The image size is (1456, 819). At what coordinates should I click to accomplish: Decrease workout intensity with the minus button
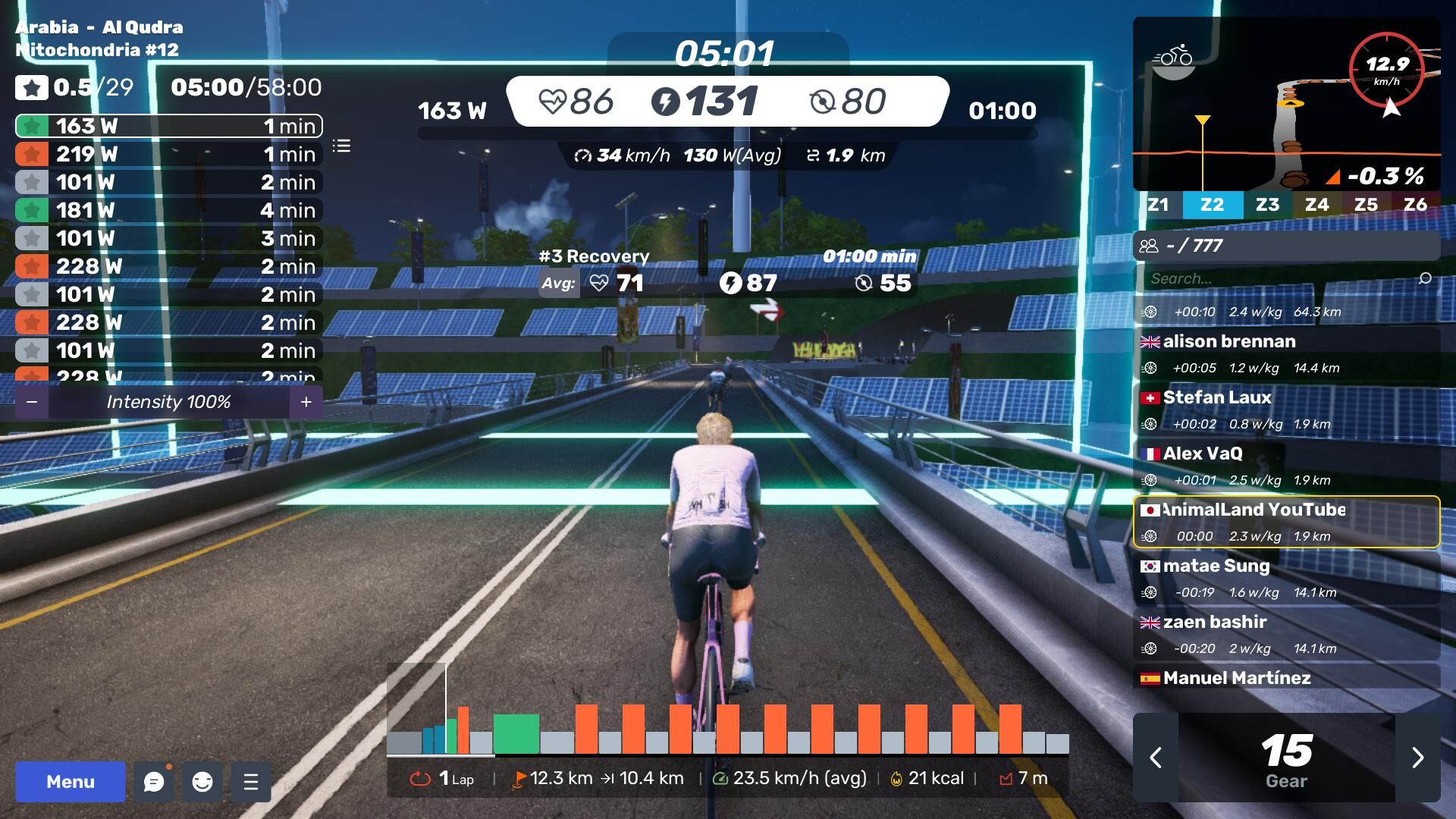coord(32,402)
